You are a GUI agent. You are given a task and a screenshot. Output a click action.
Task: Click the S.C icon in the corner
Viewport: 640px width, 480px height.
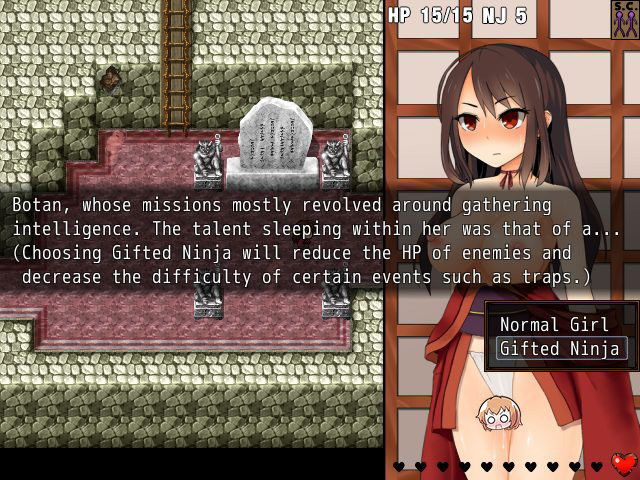point(624,19)
